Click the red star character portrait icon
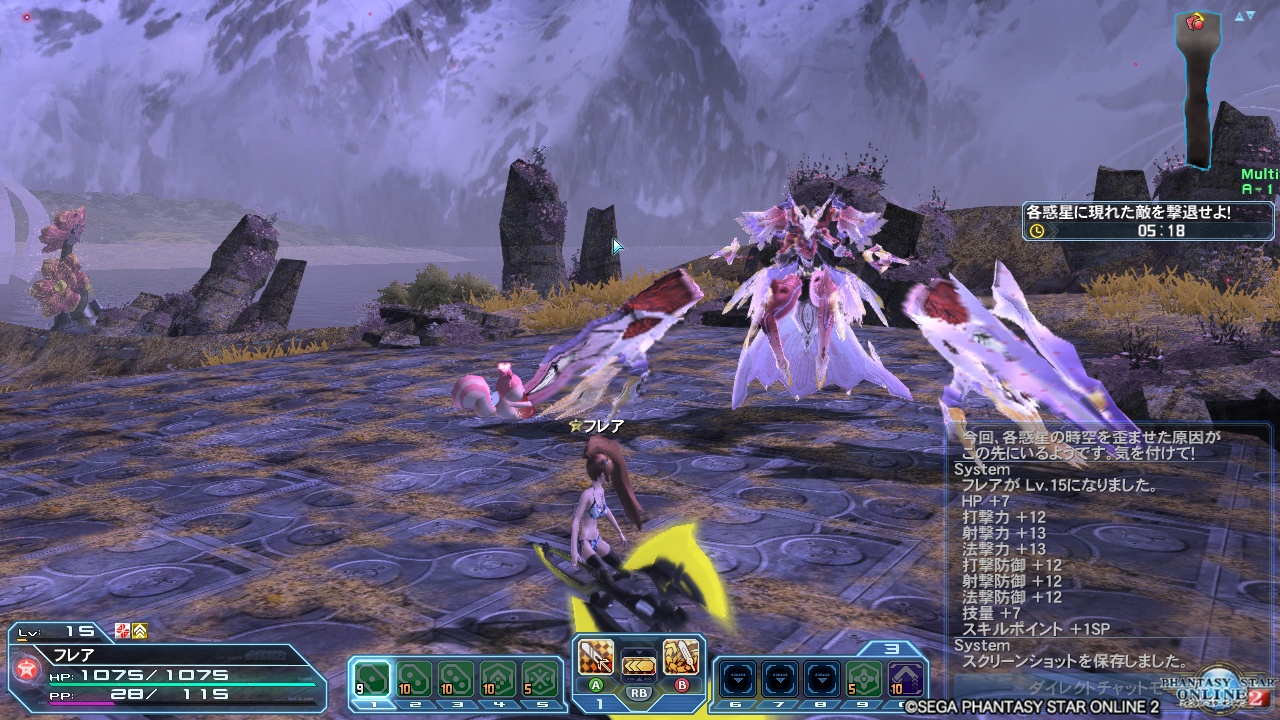1280x720 pixels. point(25,668)
